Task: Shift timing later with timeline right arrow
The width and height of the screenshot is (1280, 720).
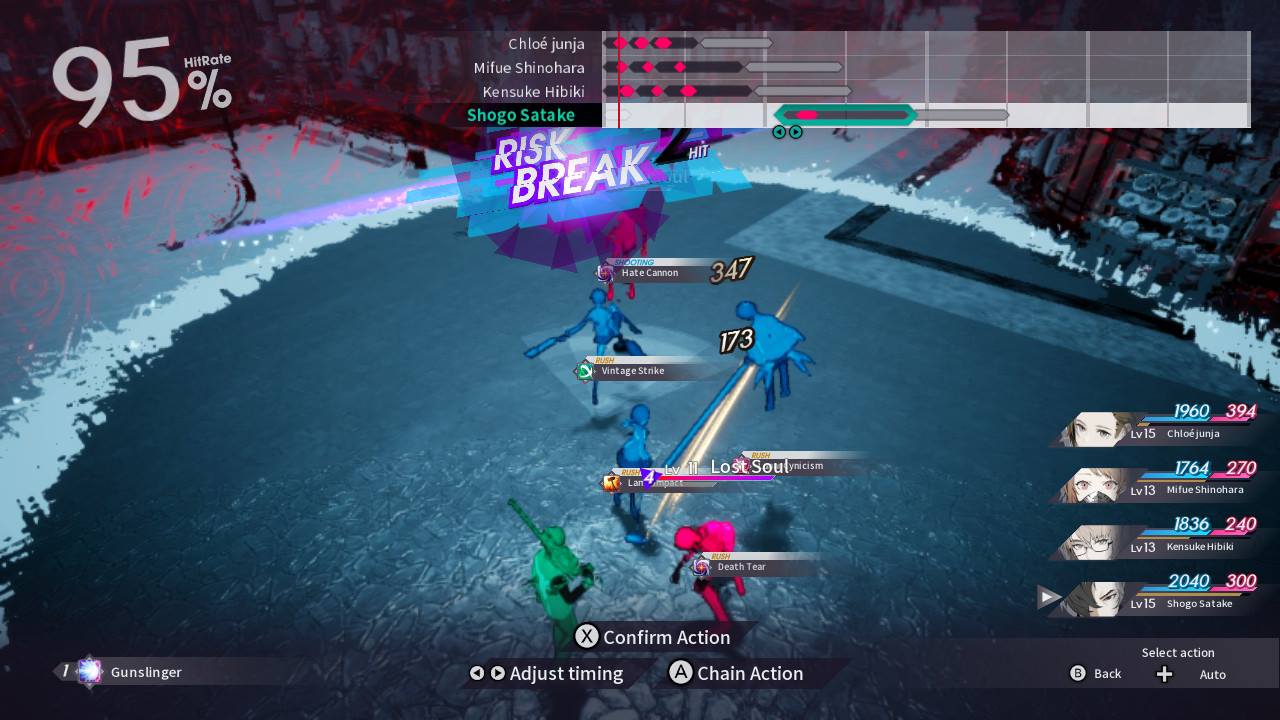Action: tap(796, 132)
